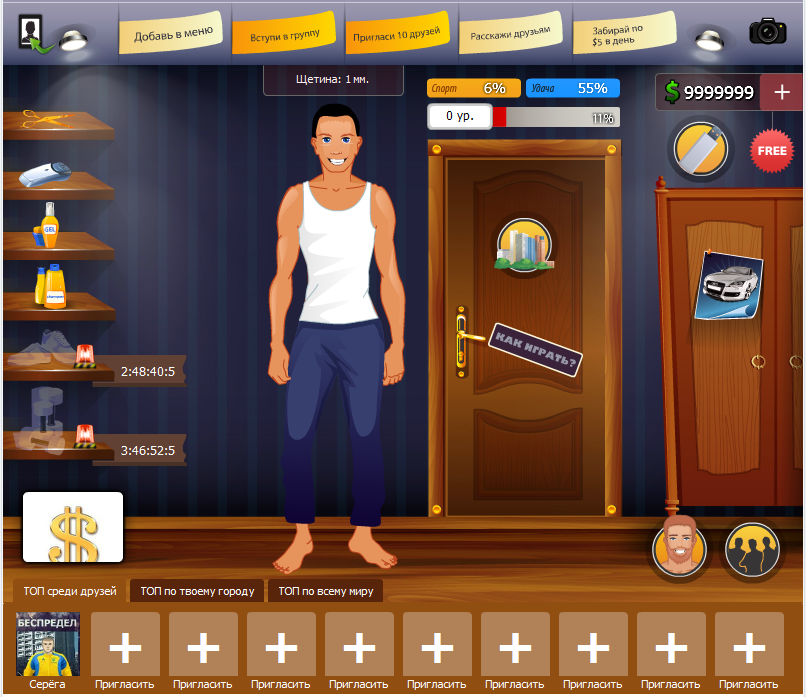Click the bearded man face icon

pos(680,548)
